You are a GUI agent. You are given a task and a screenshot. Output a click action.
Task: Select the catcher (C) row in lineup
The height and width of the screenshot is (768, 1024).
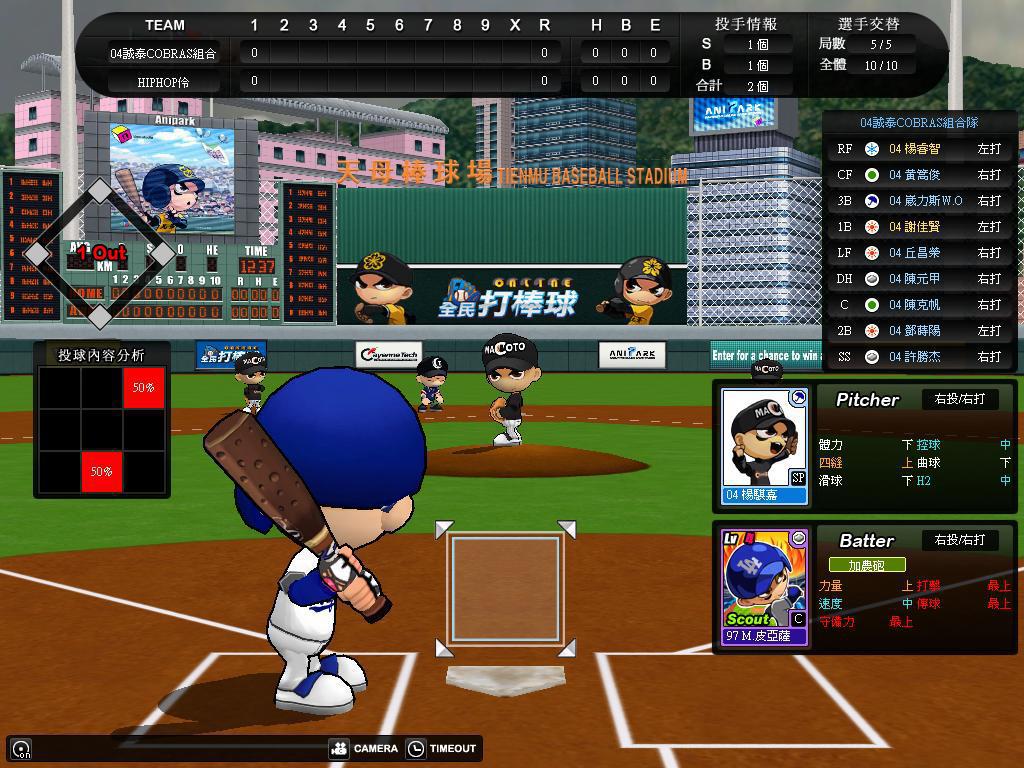click(919, 305)
